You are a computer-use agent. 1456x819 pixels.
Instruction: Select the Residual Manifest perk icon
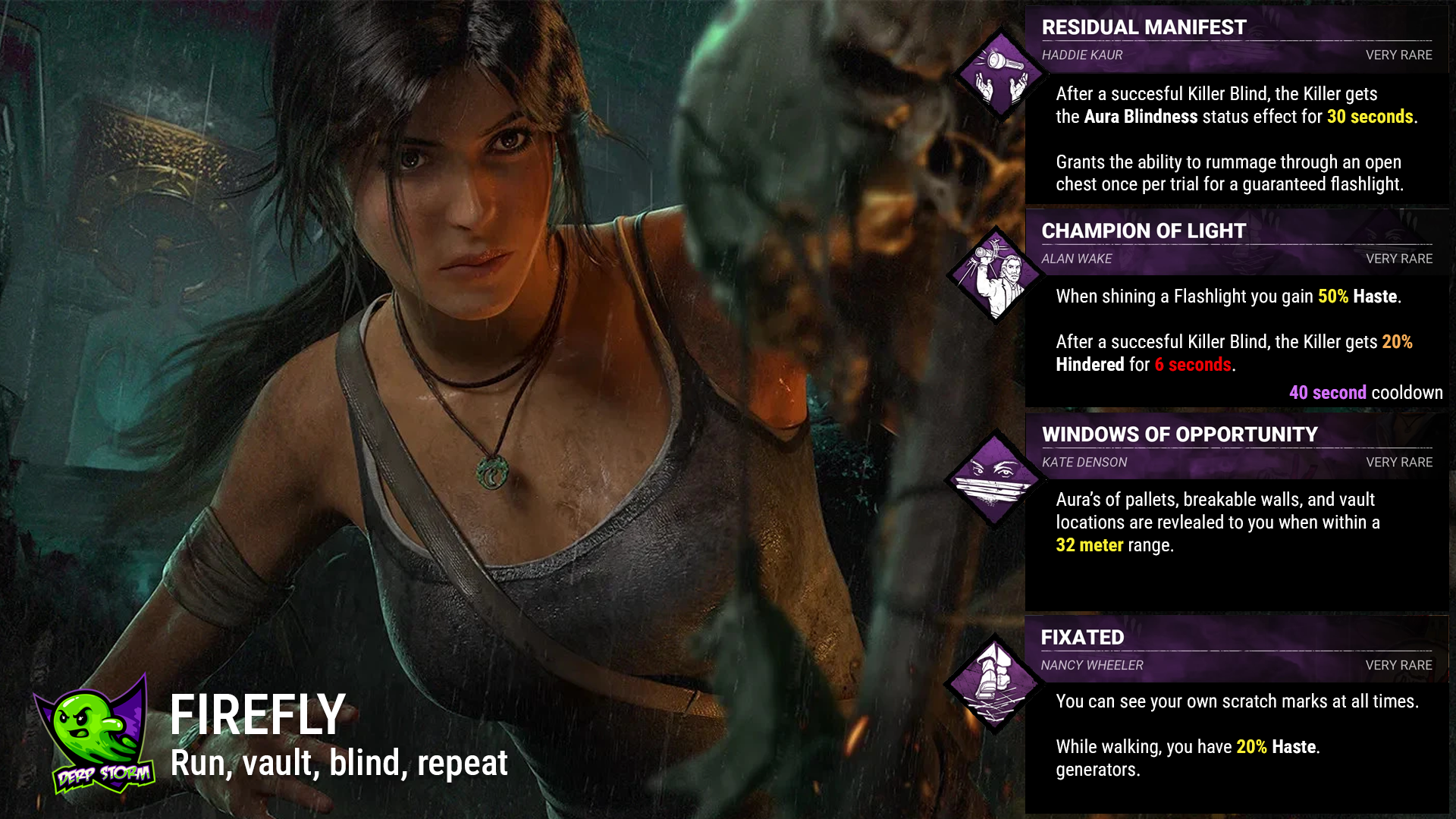(x=1001, y=74)
